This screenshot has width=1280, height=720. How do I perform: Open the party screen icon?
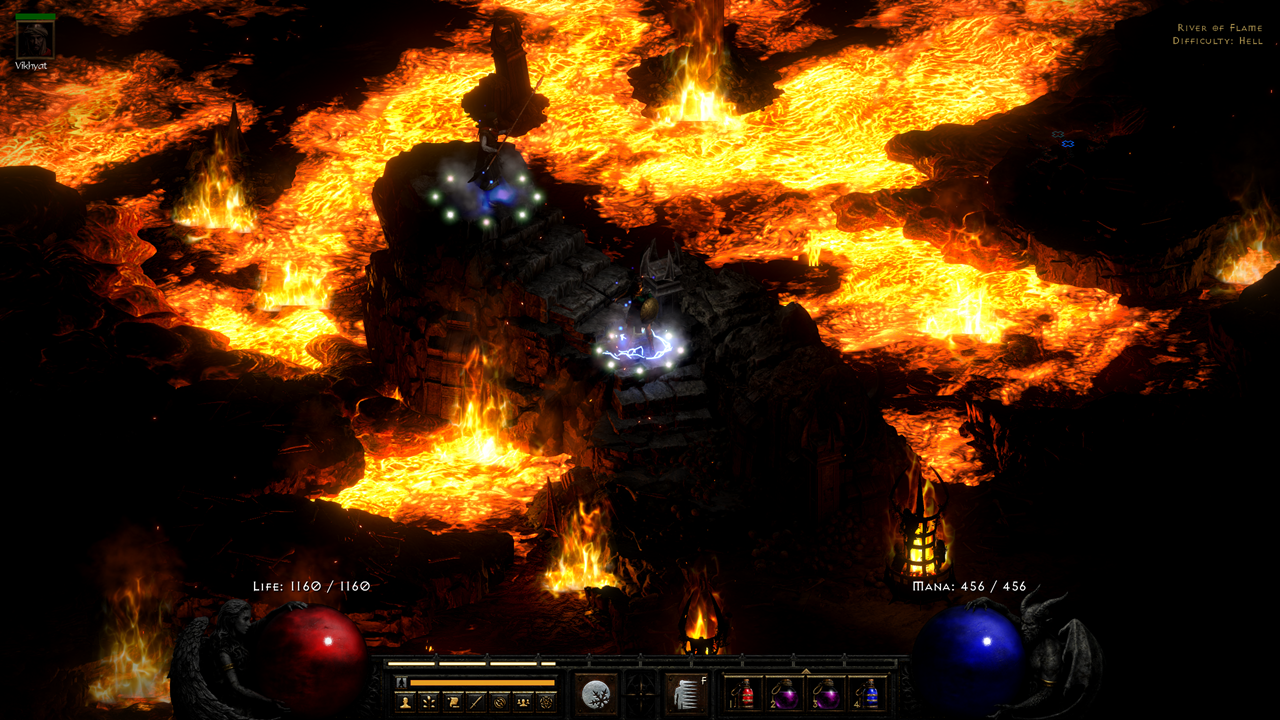pos(524,701)
